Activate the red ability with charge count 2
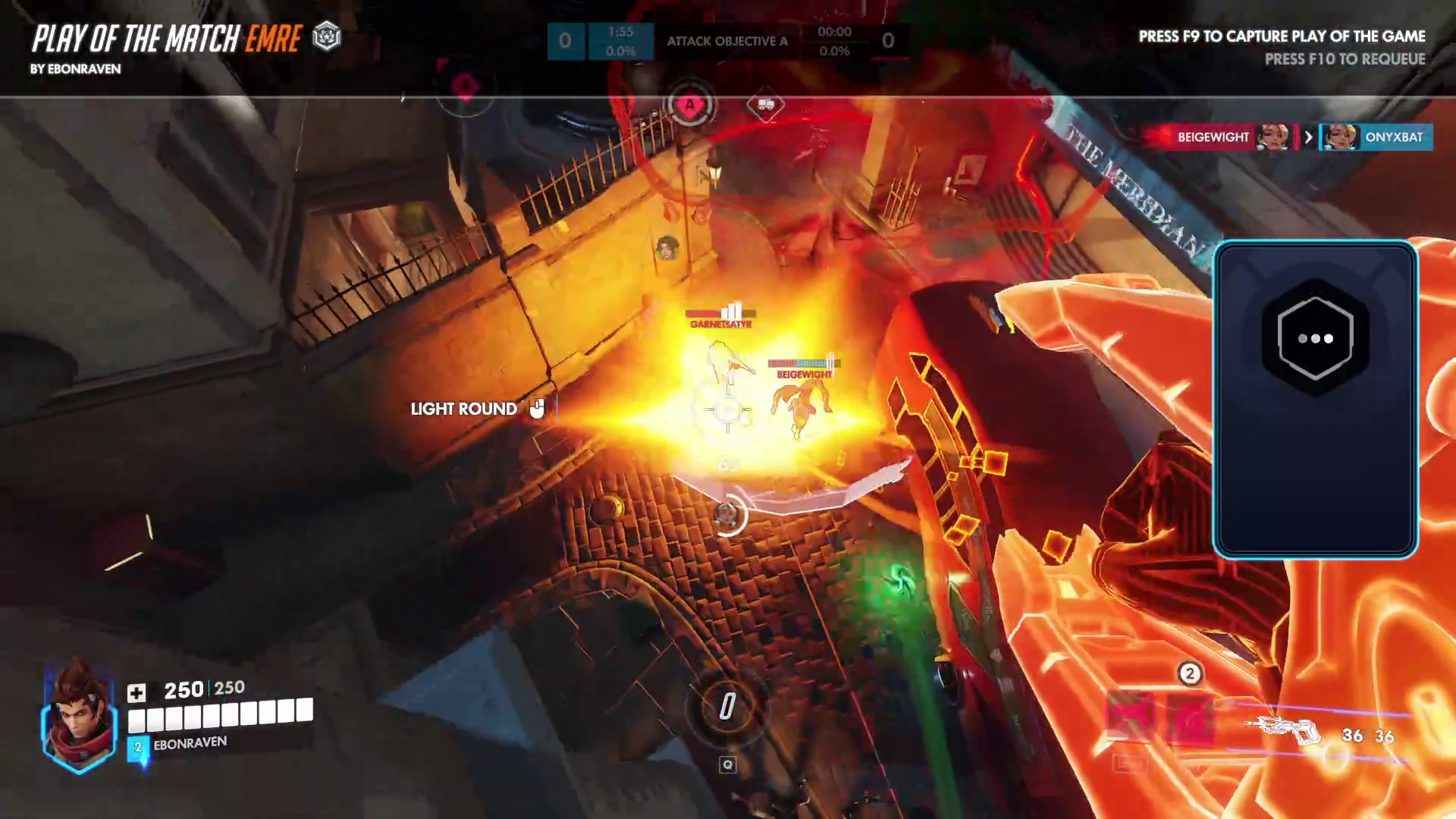This screenshot has width=1456, height=819. point(1190,718)
